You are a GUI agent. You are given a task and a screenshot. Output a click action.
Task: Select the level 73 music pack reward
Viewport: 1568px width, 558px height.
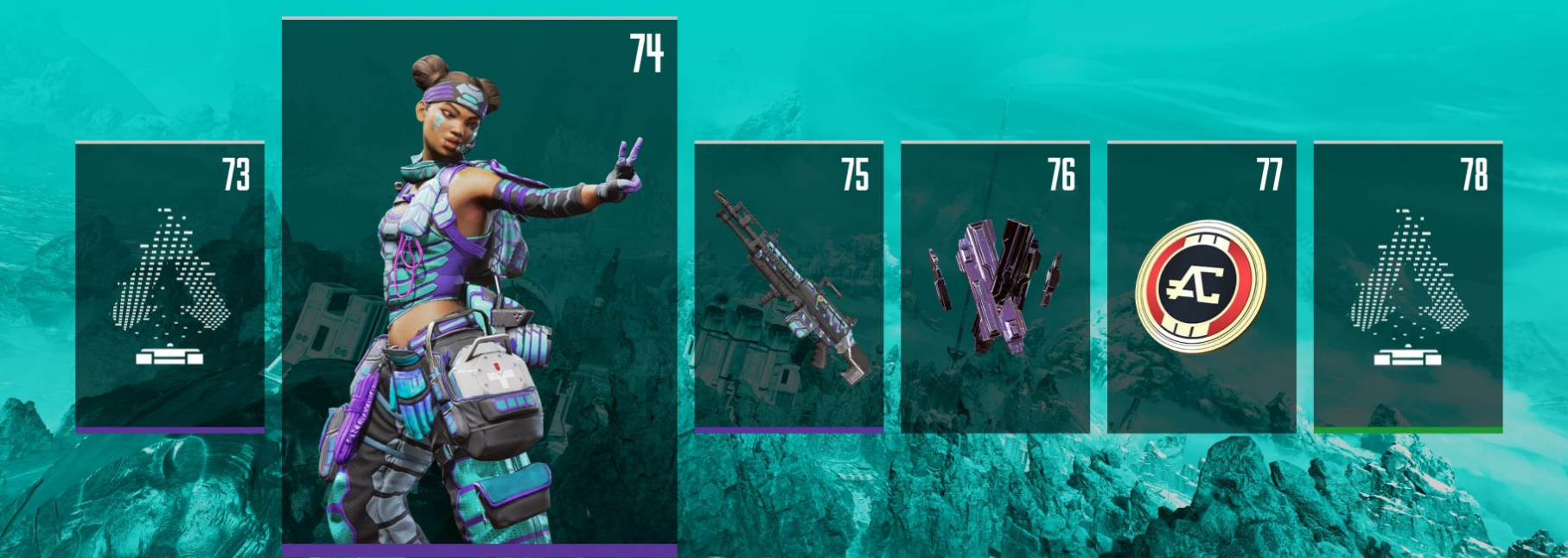tap(169, 287)
